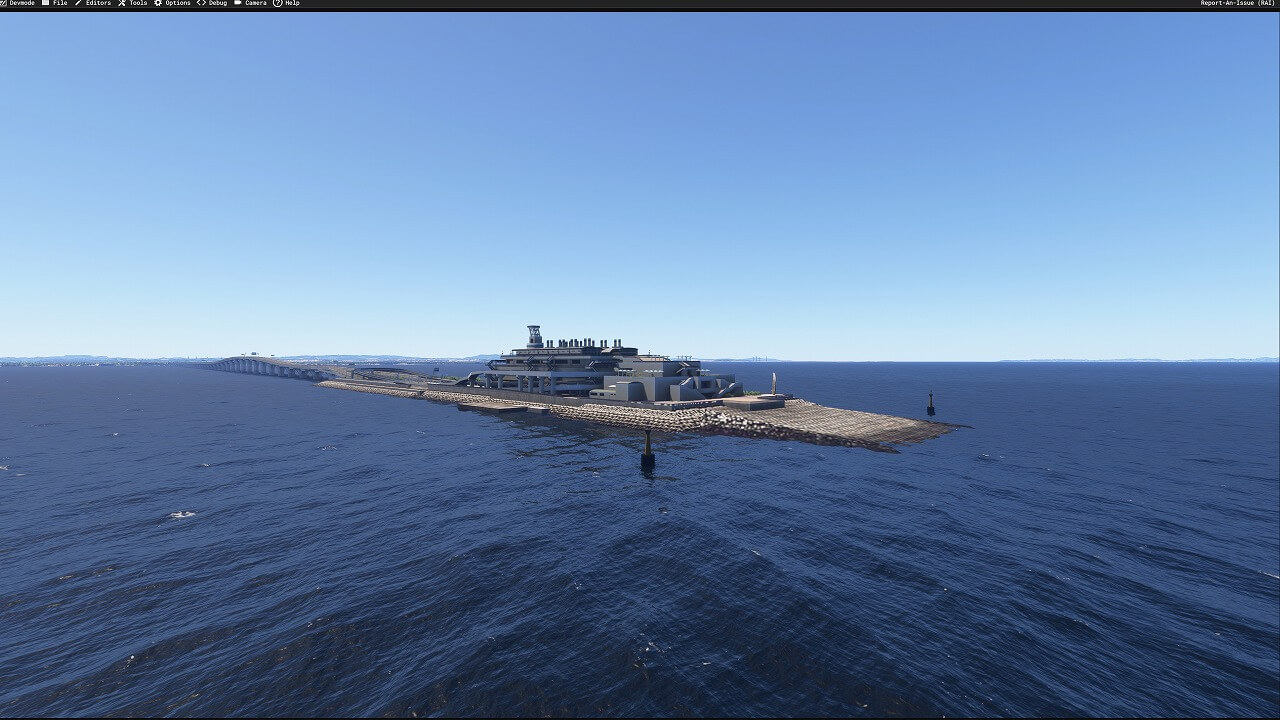Show the Editors menu
Image resolution: width=1280 pixels, height=720 pixels.
click(94, 4)
